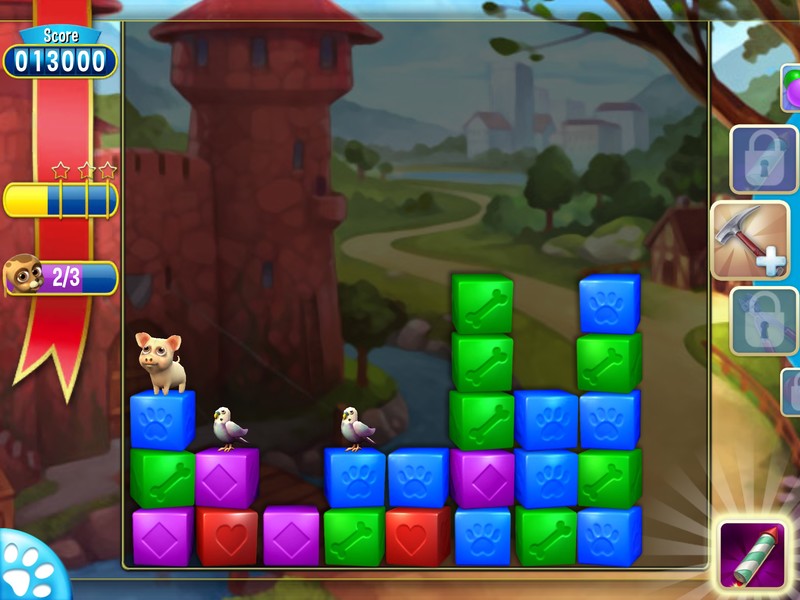The image size is (800, 600).
Task: Tap the blue paw block under the right bird
Action: (x=355, y=477)
